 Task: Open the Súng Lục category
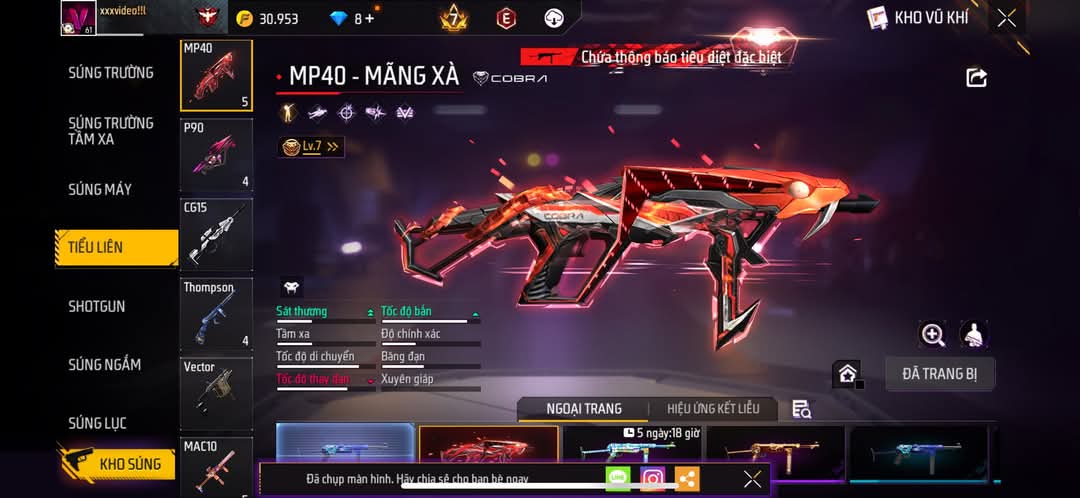click(97, 423)
